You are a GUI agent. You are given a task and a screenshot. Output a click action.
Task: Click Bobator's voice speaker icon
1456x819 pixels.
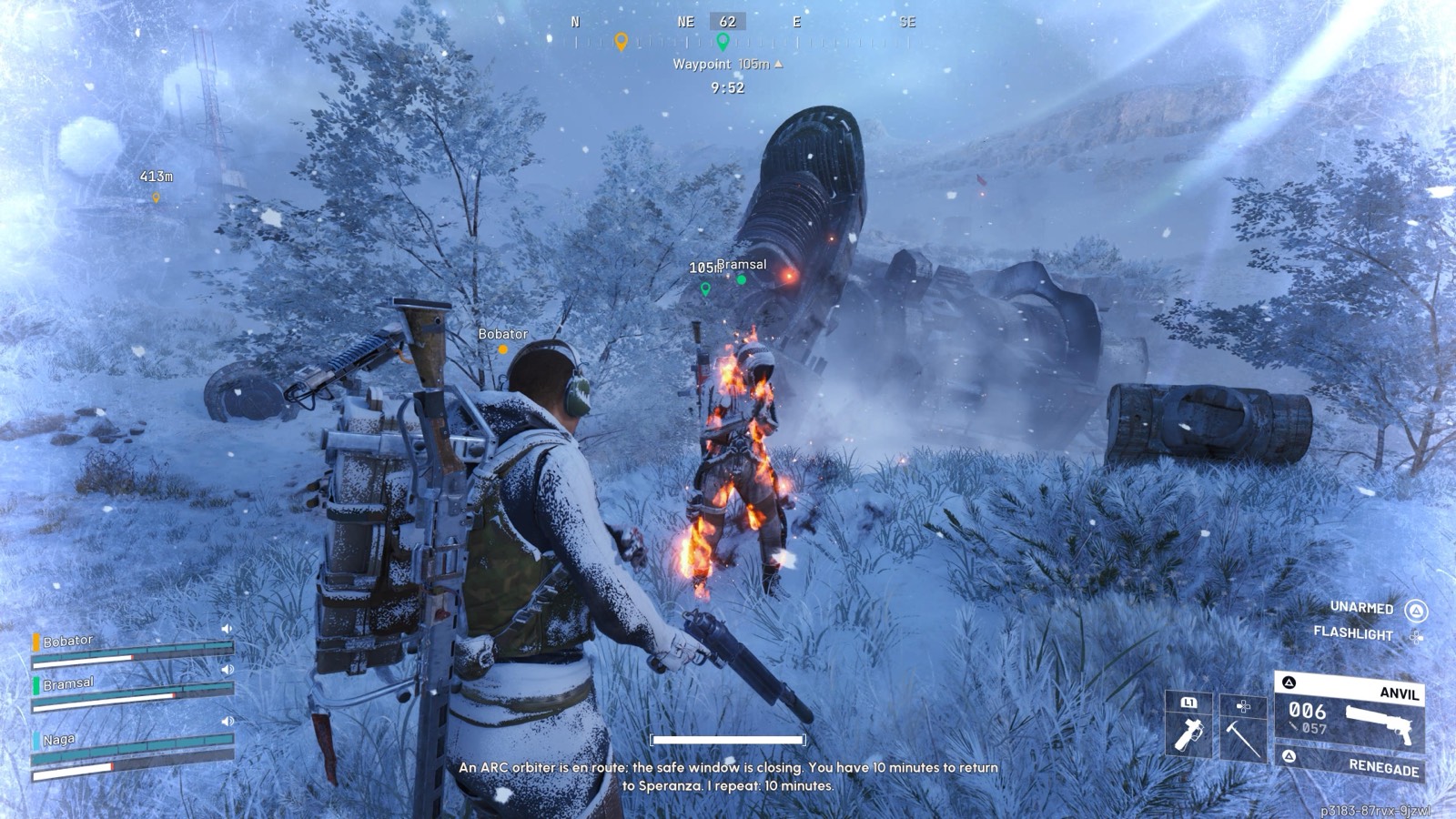coord(227,629)
